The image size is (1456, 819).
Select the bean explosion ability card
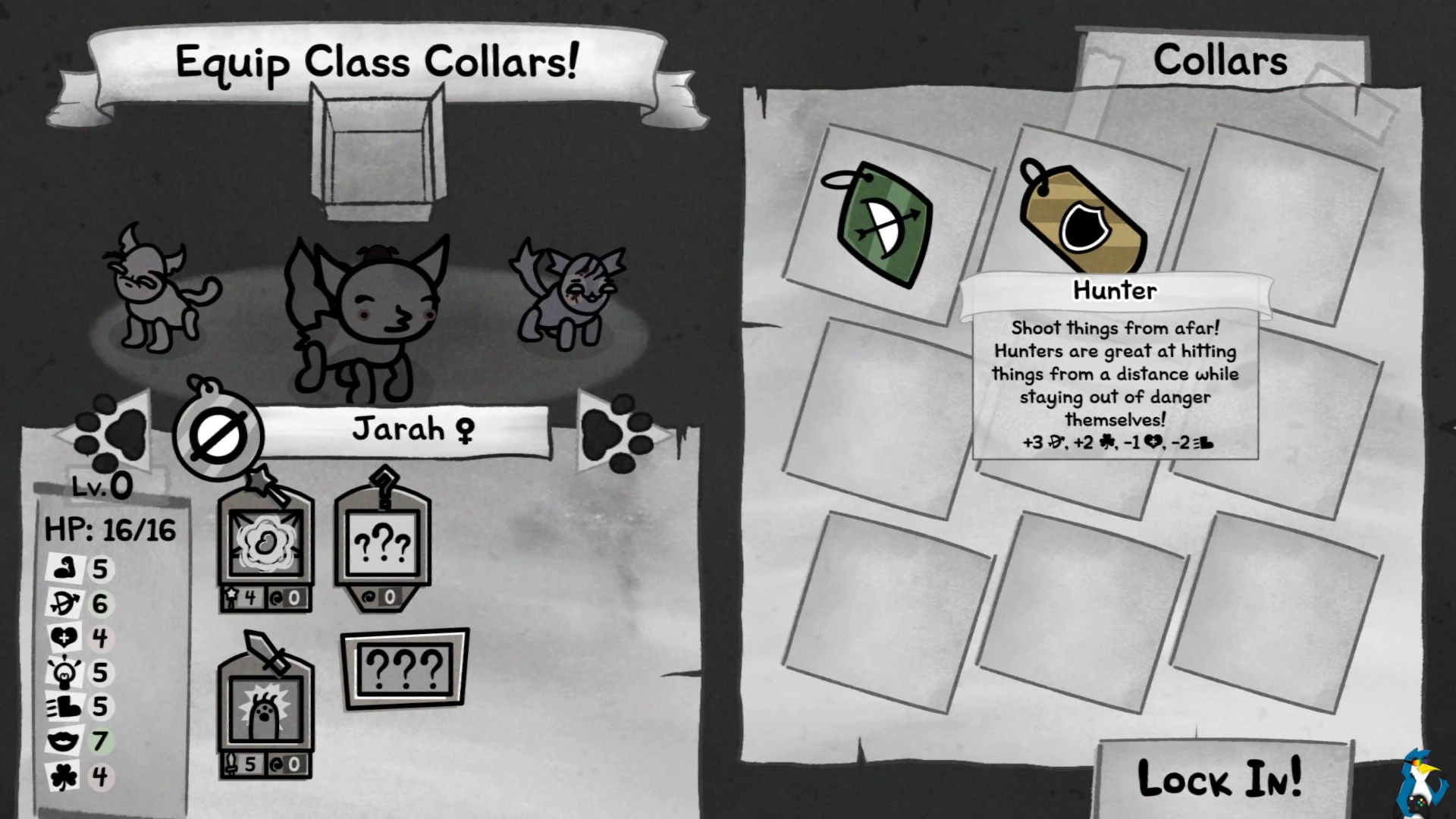click(x=265, y=548)
